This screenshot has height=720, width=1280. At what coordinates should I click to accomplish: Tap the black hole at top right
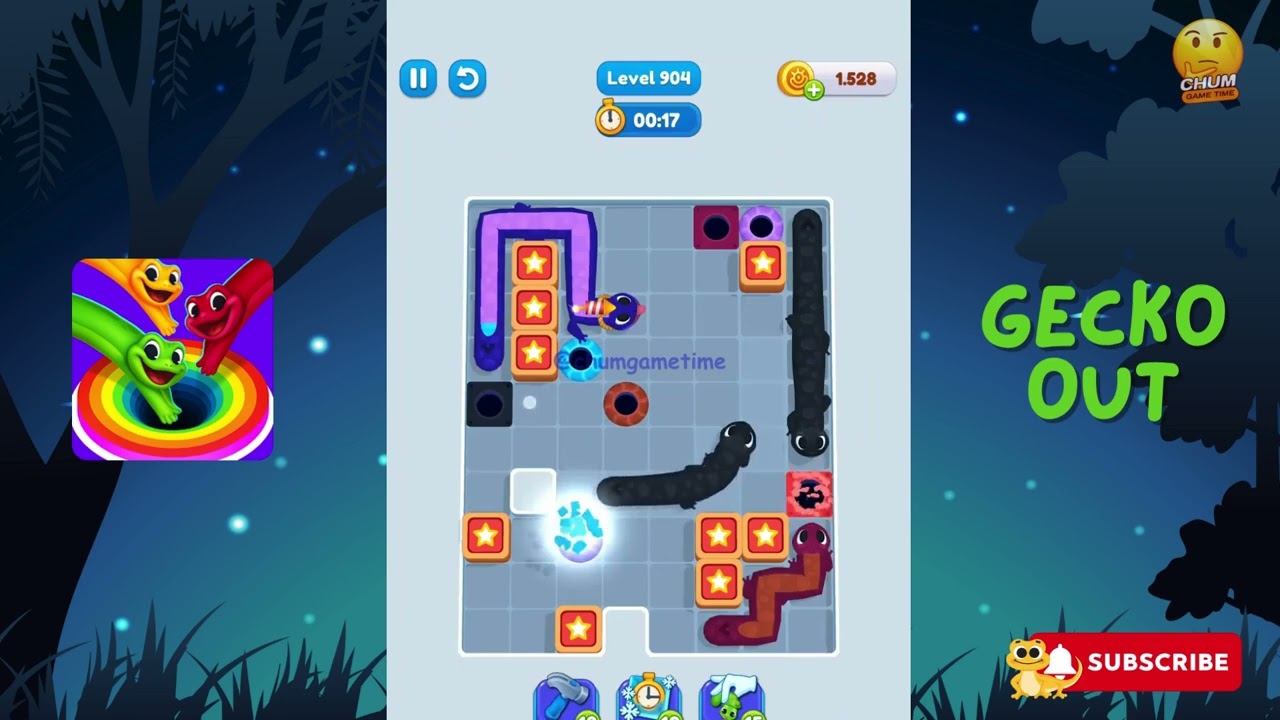pyautogui.click(x=715, y=226)
